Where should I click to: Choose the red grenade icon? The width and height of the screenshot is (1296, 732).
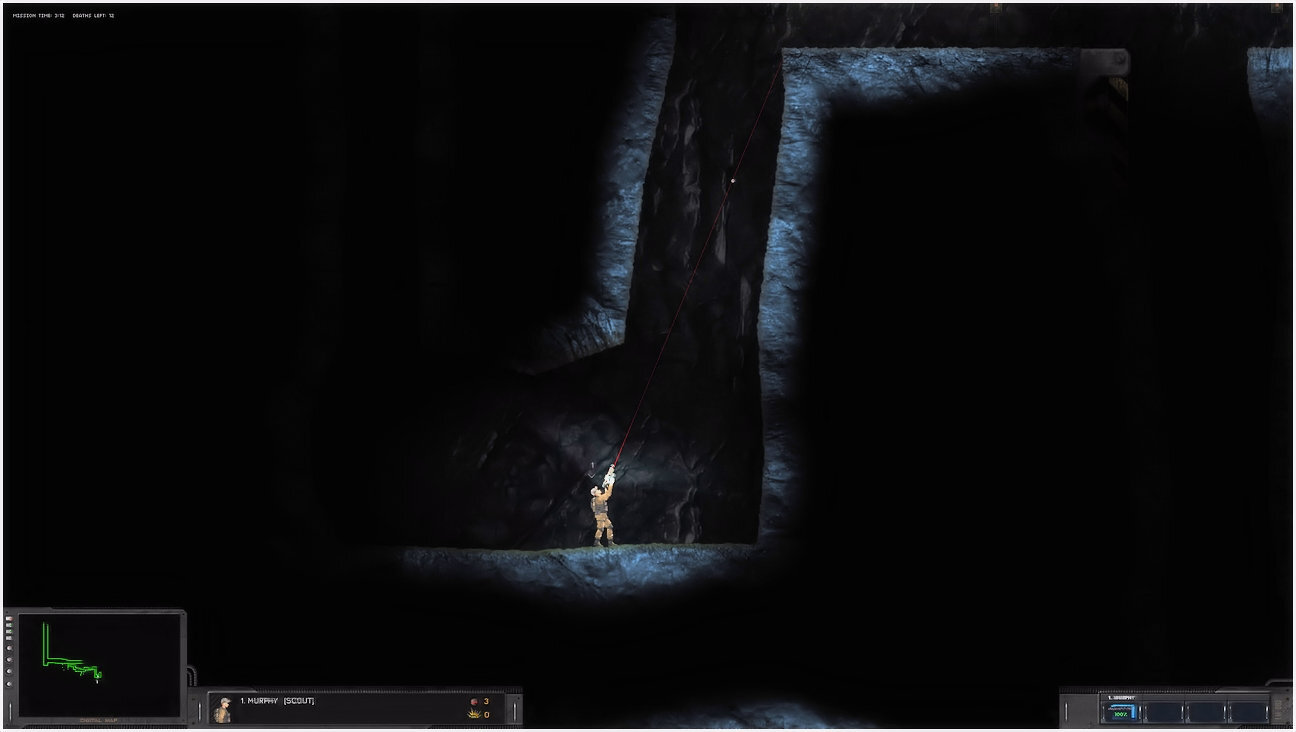tap(474, 702)
